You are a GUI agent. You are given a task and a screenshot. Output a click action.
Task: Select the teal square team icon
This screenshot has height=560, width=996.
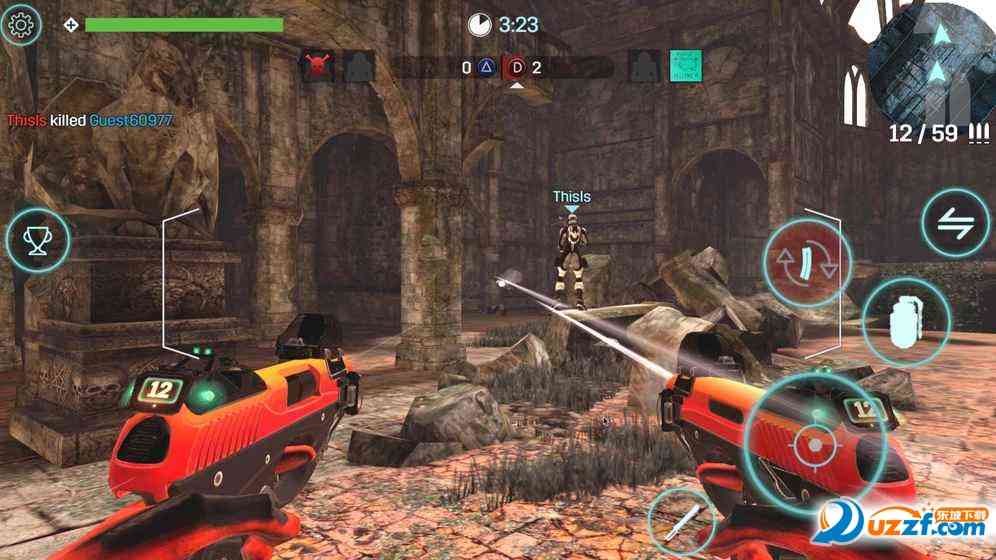pos(685,67)
